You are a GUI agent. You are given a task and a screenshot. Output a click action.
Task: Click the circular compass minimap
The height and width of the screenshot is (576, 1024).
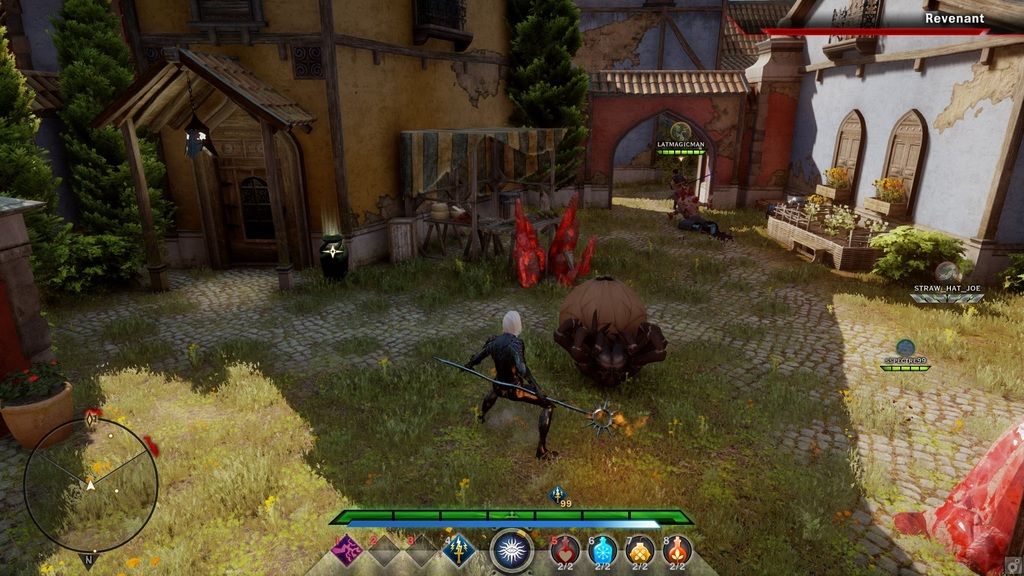click(x=91, y=484)
